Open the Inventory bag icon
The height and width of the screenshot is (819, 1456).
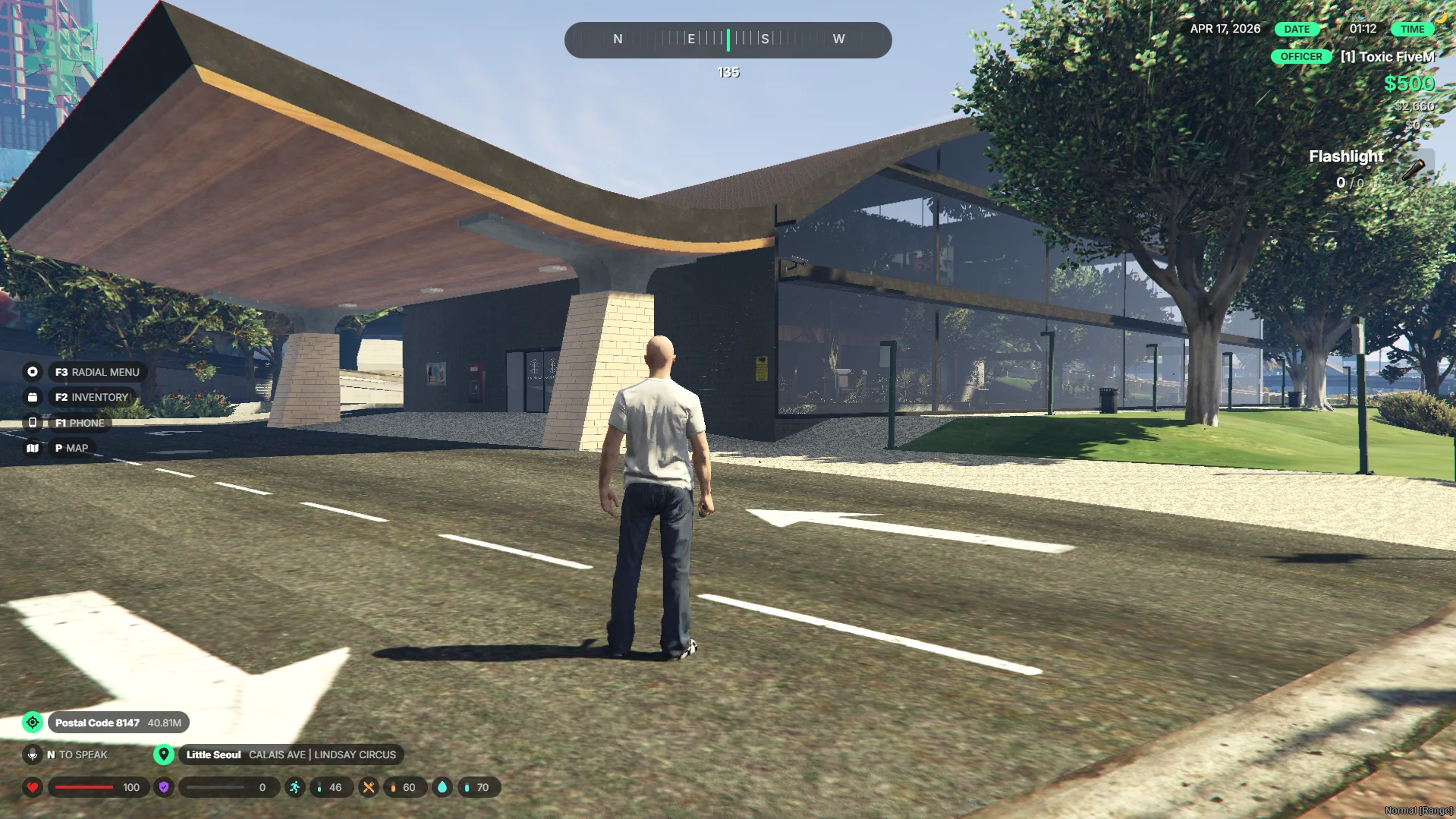(x=33, y=397)
